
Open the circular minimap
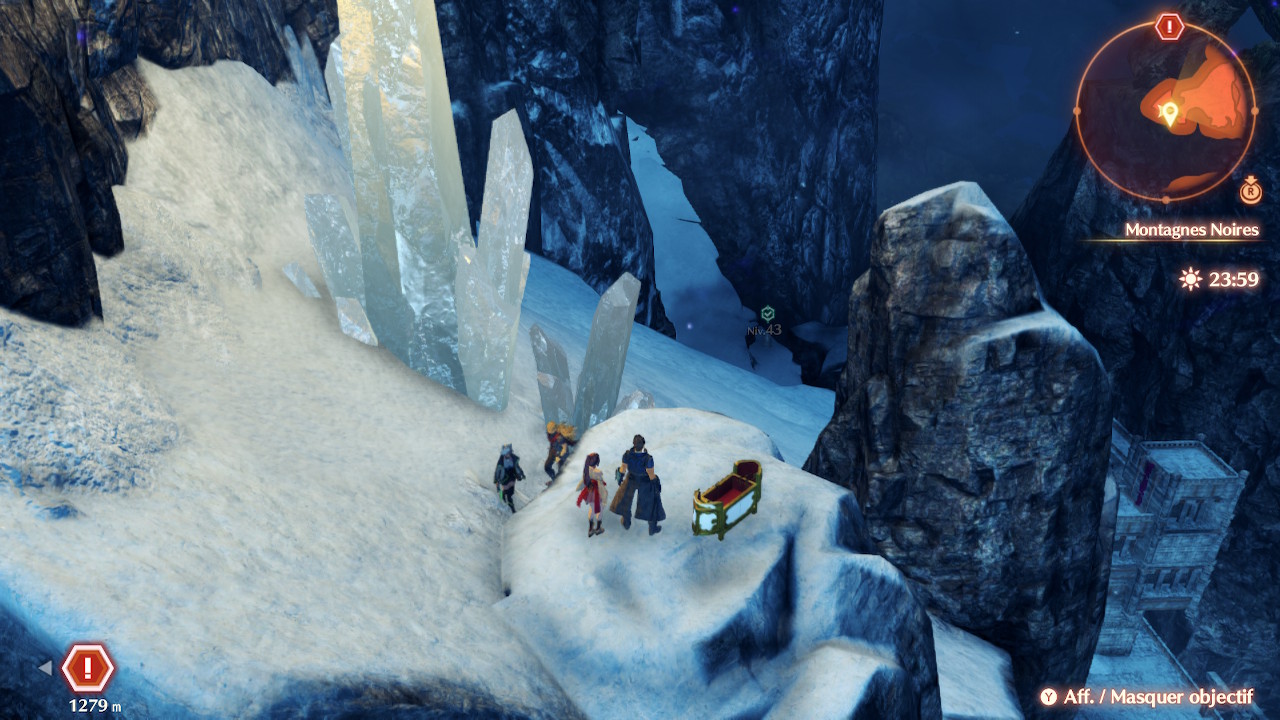pyautogui.click(x=1165, y=110)
